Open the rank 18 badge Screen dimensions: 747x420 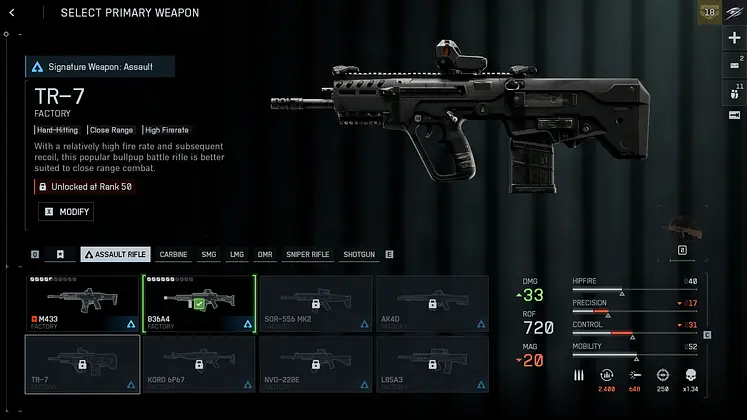pyautogui.click(x=711, y=12)
